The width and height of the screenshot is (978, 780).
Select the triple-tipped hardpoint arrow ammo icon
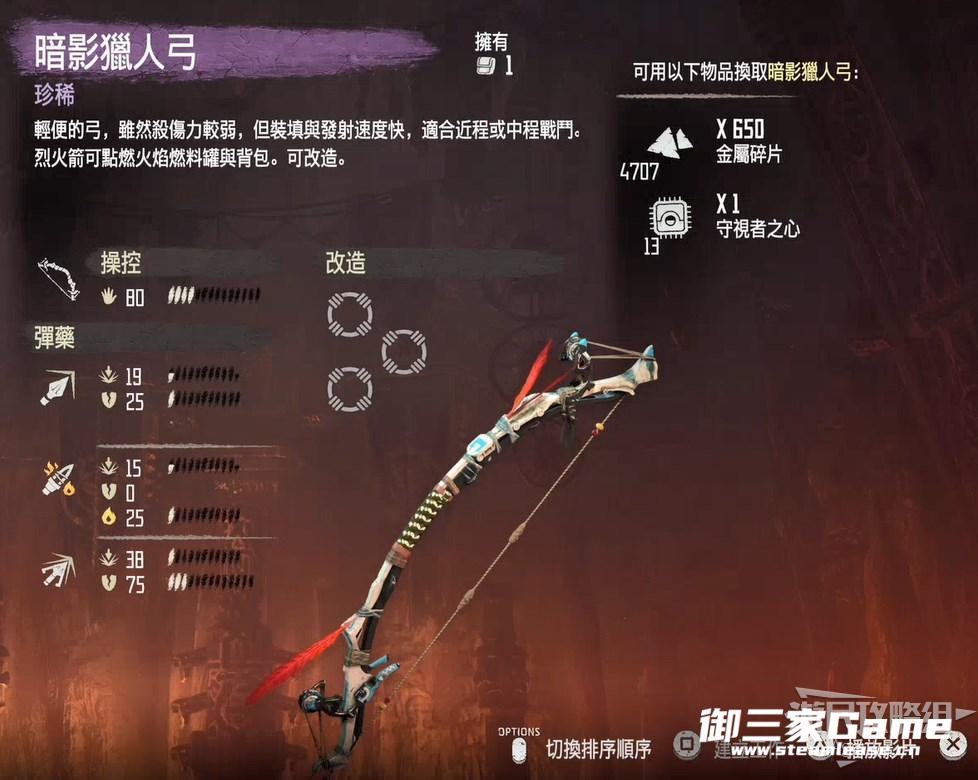56,569
